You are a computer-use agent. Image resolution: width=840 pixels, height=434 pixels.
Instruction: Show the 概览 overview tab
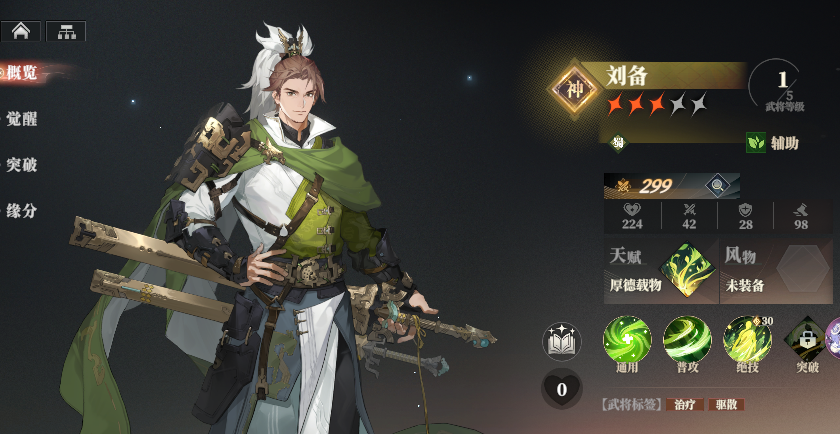click(x=22, y=72)
